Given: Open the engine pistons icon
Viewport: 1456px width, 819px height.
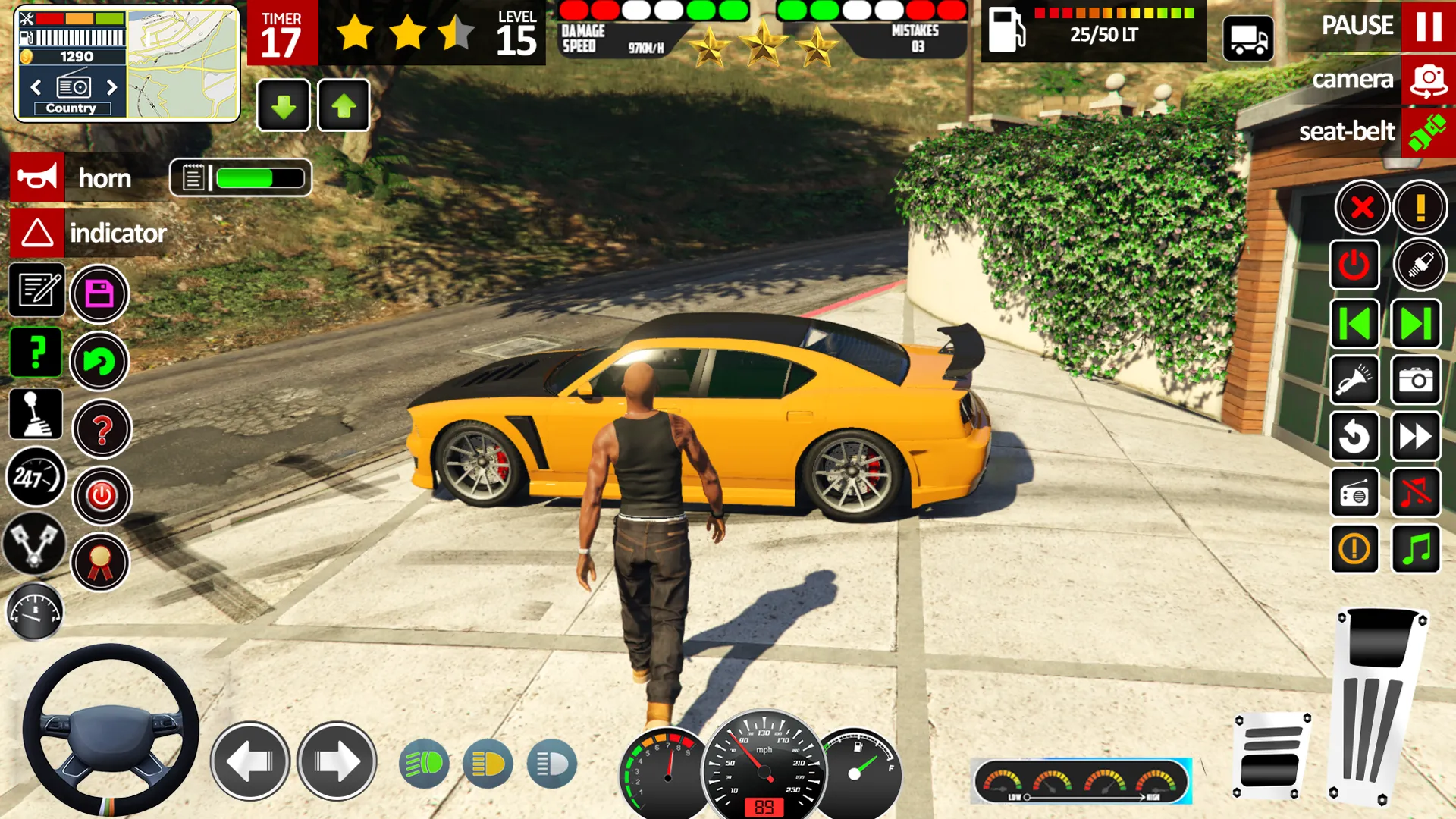Looking at the screenshot, I should click(35, 544).
